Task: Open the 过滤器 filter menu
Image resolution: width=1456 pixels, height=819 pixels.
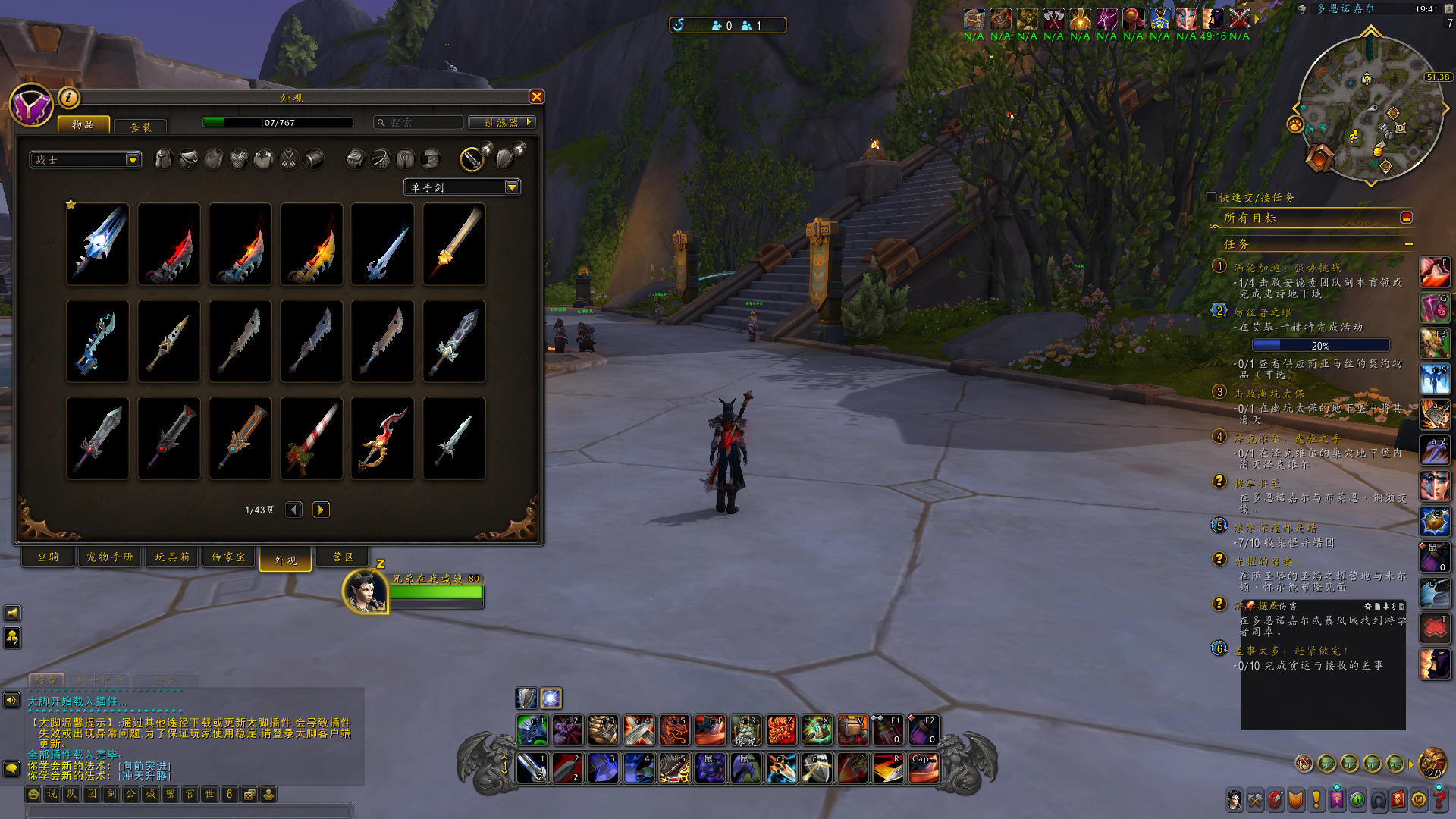Action: point(502,122)
